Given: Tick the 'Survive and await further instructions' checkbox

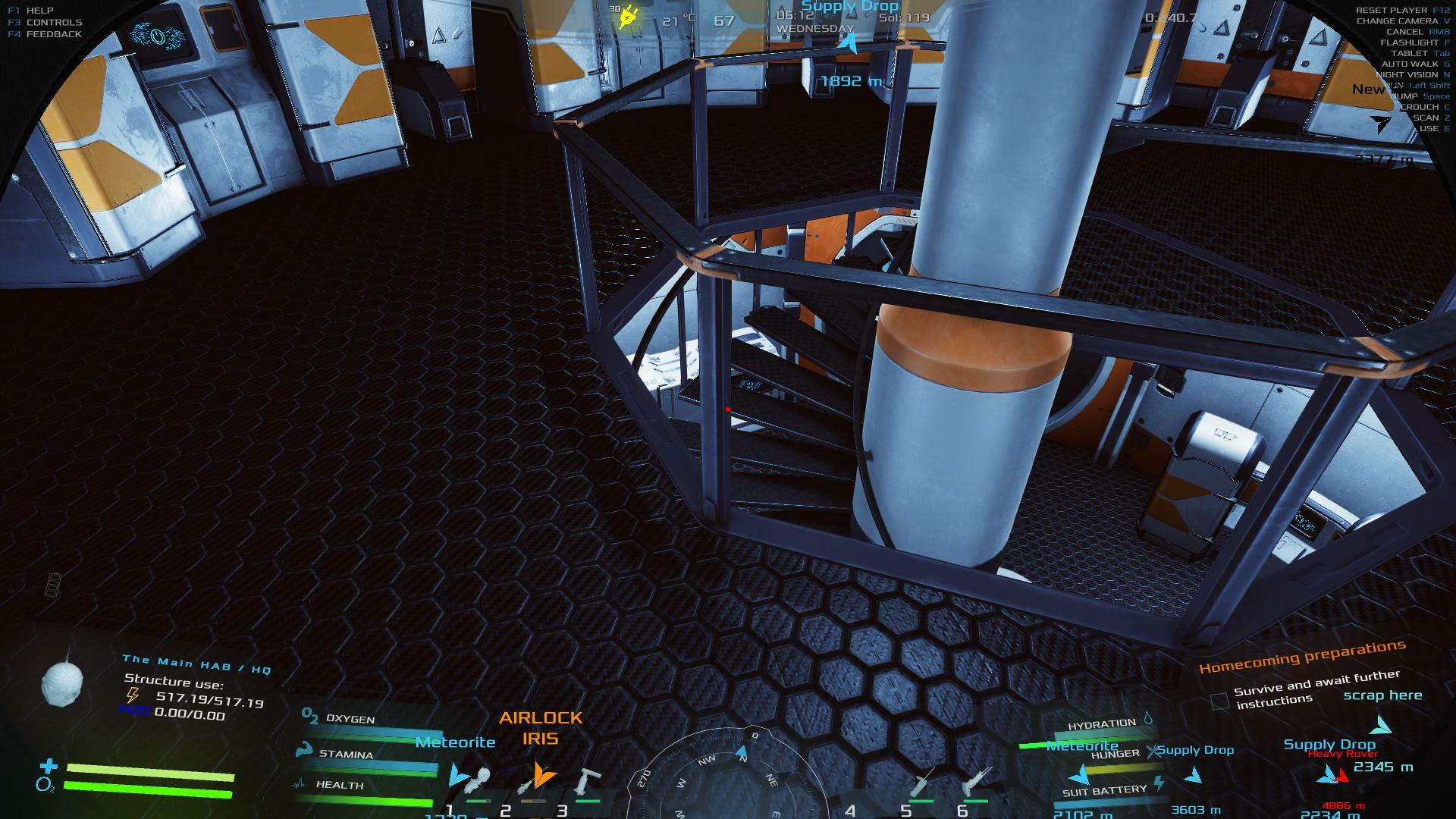Looking at the screenshot, I should point(1219,701).
